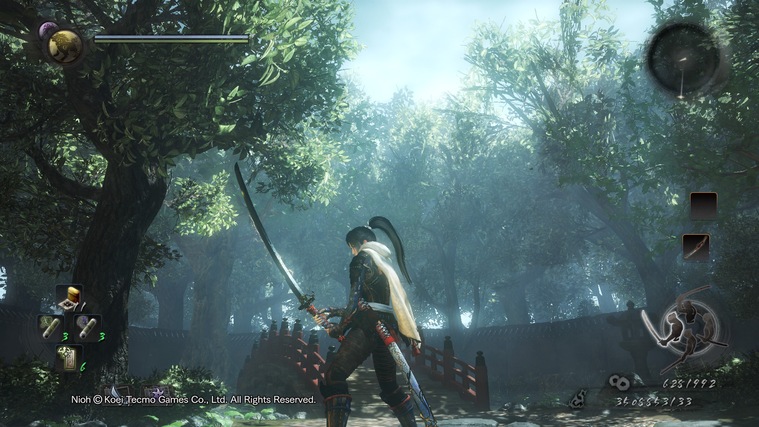Viewport: 759px width, 427px height.
Task: Open the circular compass radar
Action: [682, 58]
